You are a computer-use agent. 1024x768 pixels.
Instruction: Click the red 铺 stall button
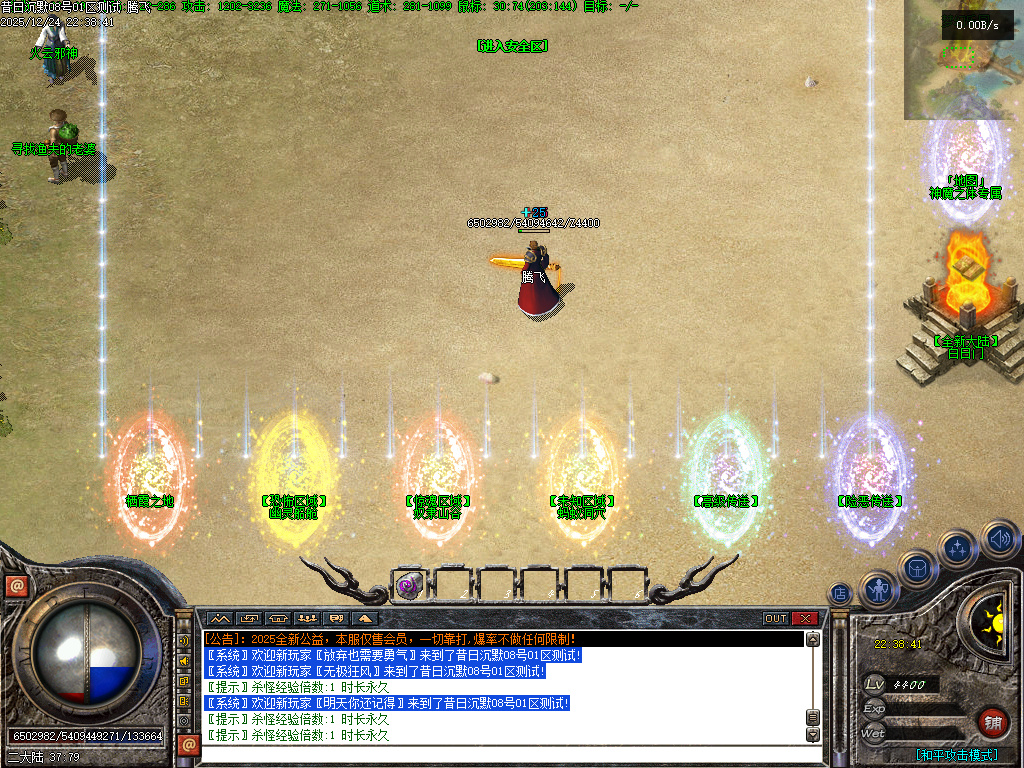[992, 723]
